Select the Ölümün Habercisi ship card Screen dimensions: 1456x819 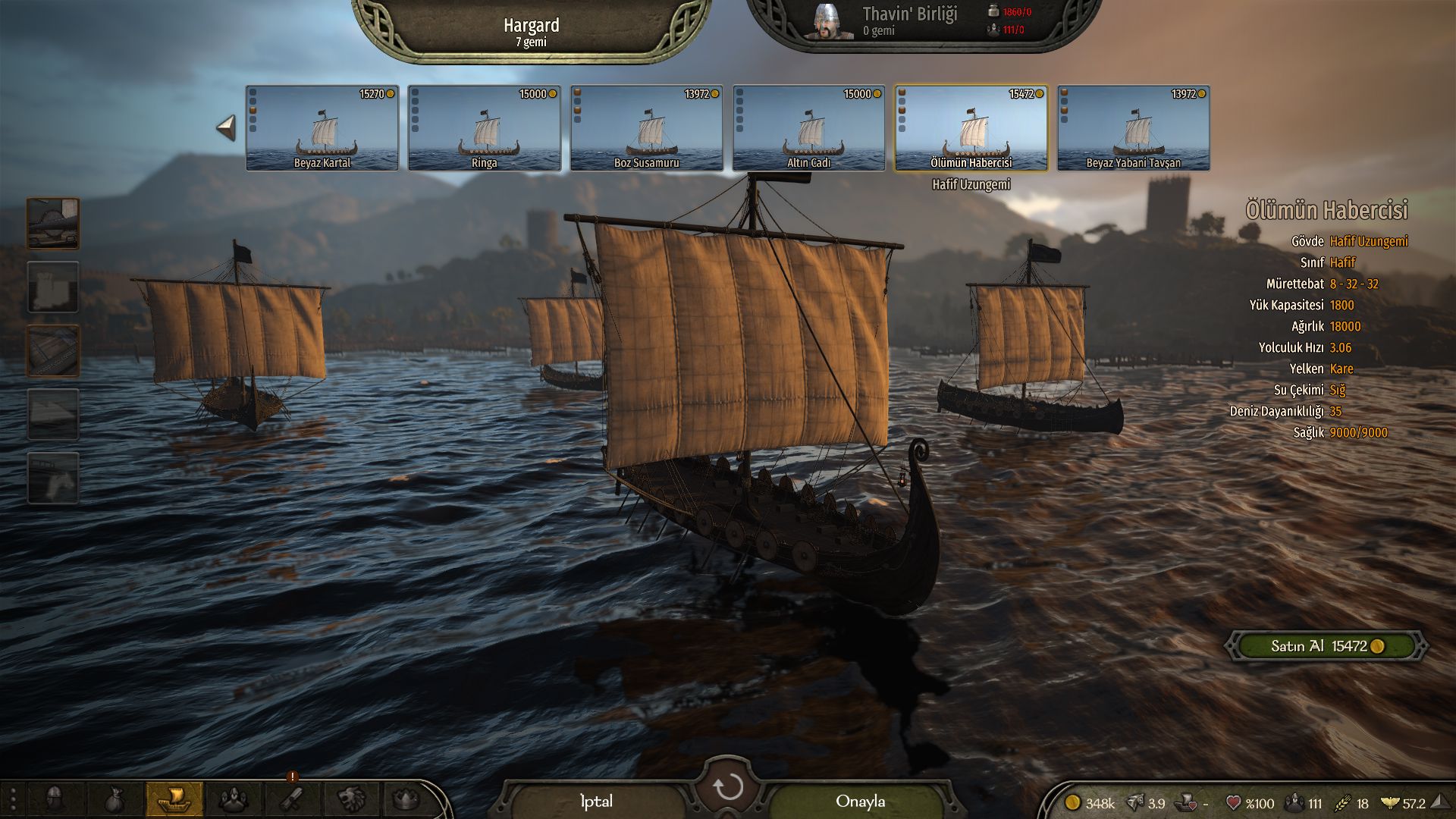[971, 128]
